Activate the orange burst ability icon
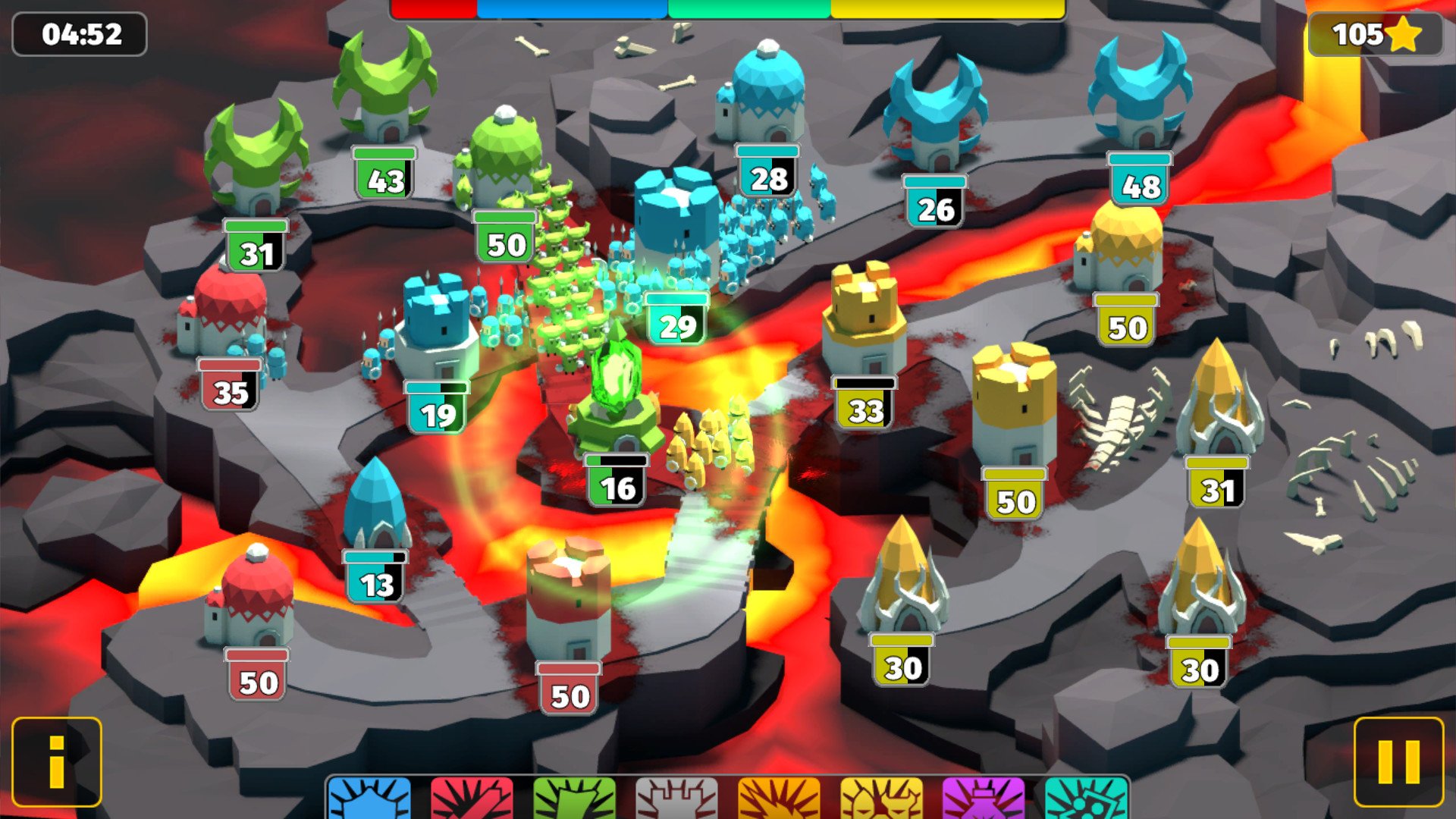Image resolution: width=1456 pixels, height=819 pixels. (x=779, y=799)
